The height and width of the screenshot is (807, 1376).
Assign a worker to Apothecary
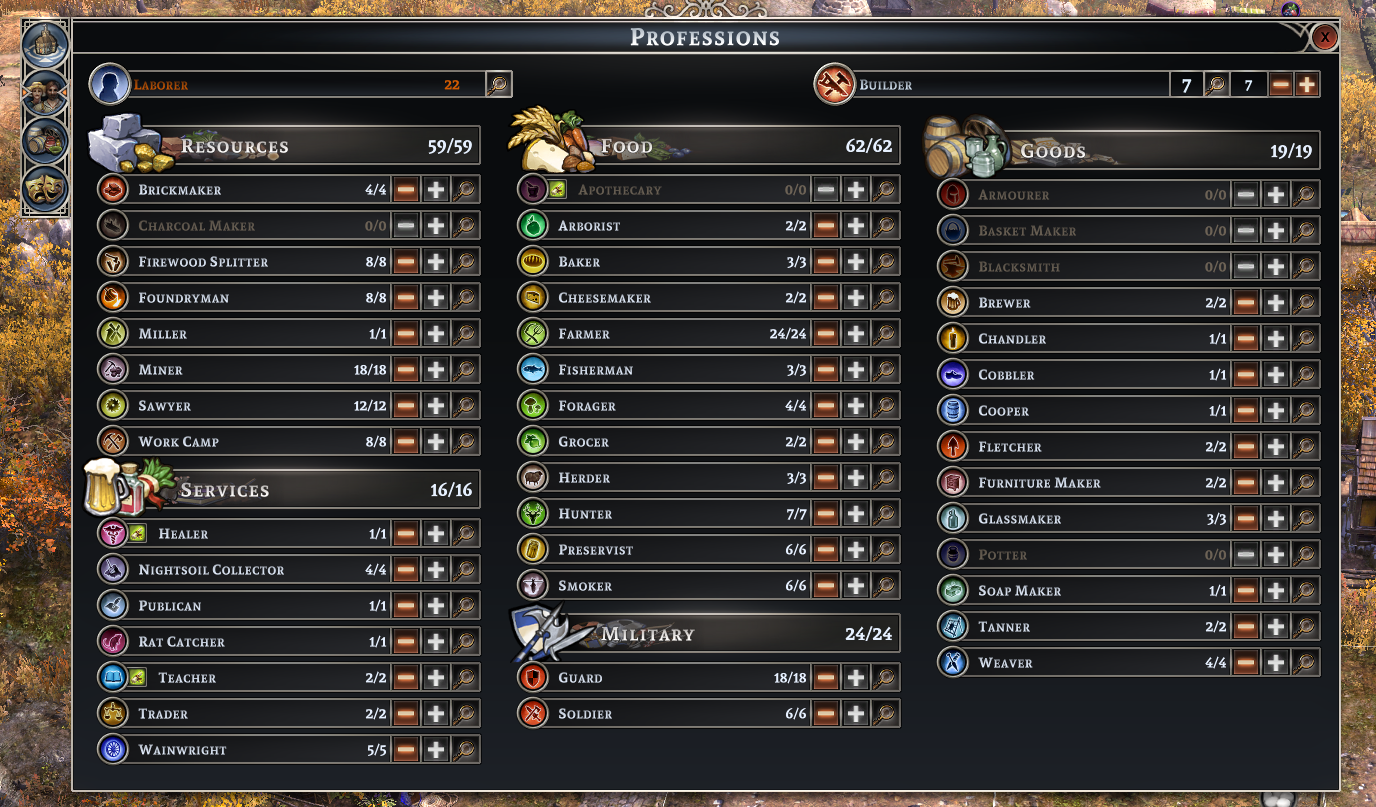pos(856,190)
